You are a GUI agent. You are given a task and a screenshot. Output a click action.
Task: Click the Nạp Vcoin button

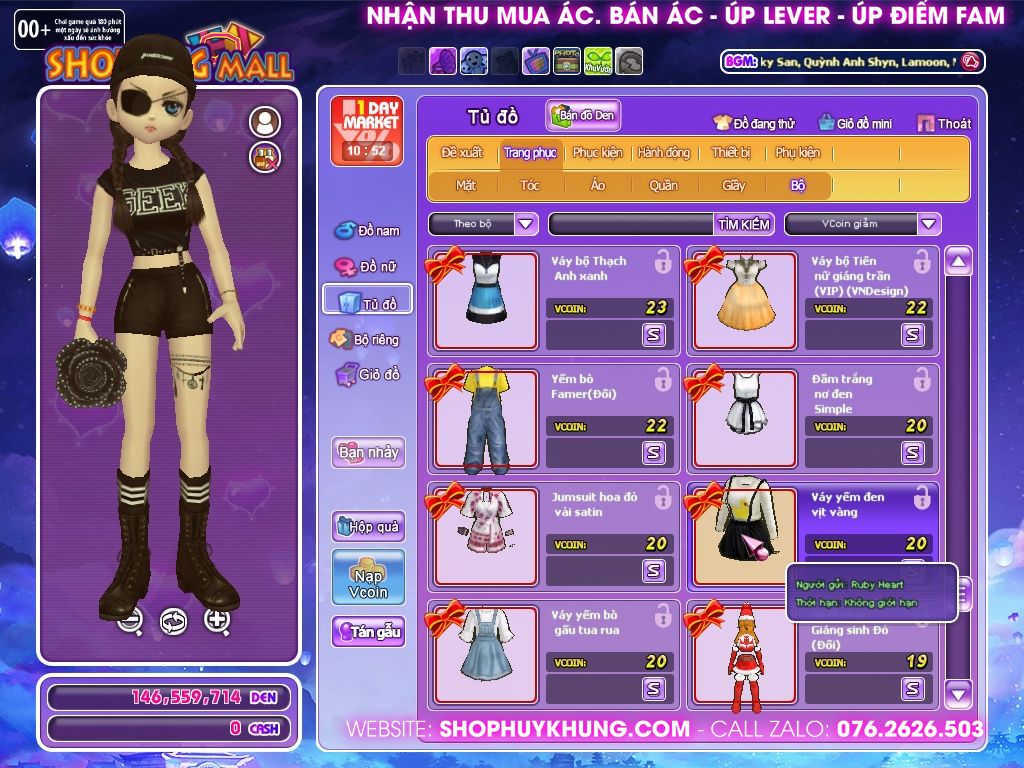368,577
